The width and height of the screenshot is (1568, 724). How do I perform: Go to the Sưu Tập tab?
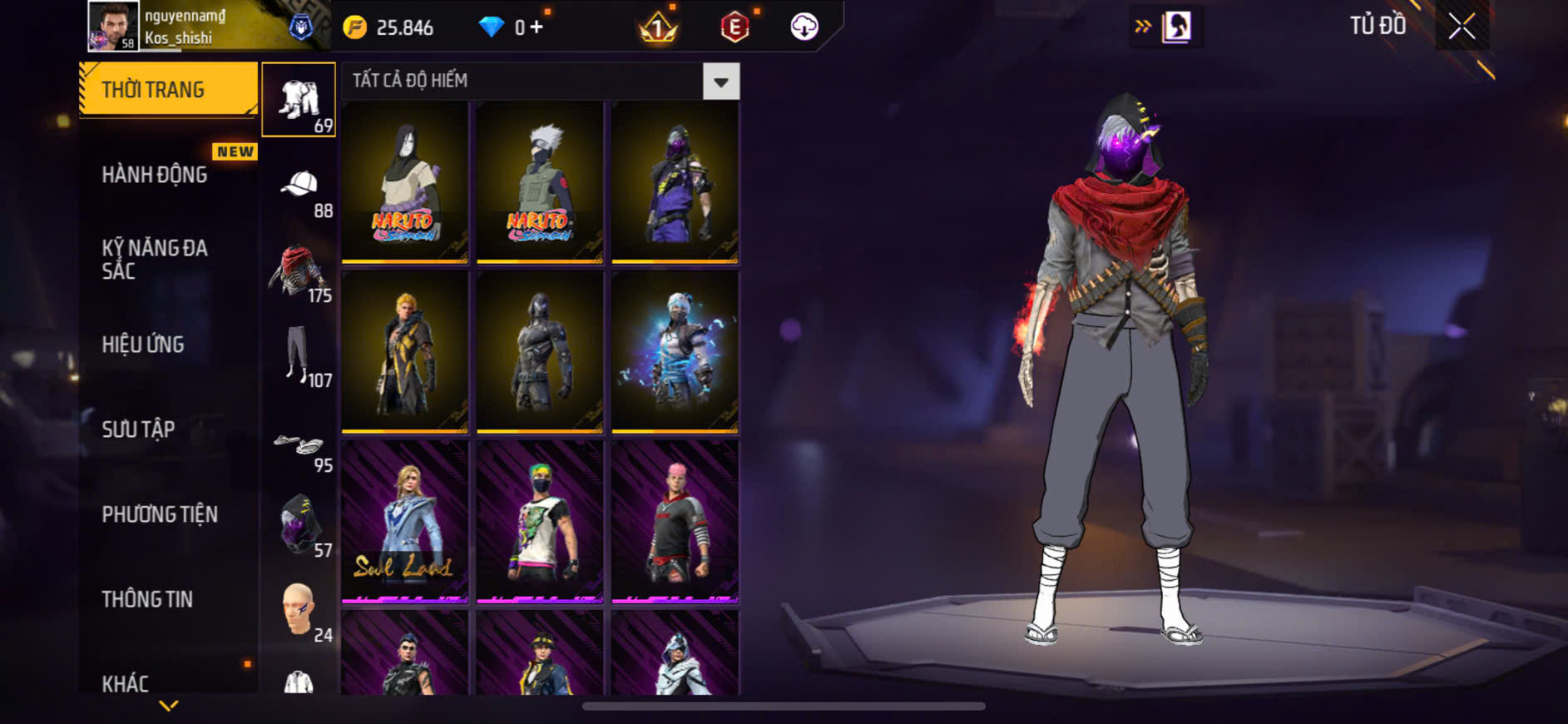(139, 429)
